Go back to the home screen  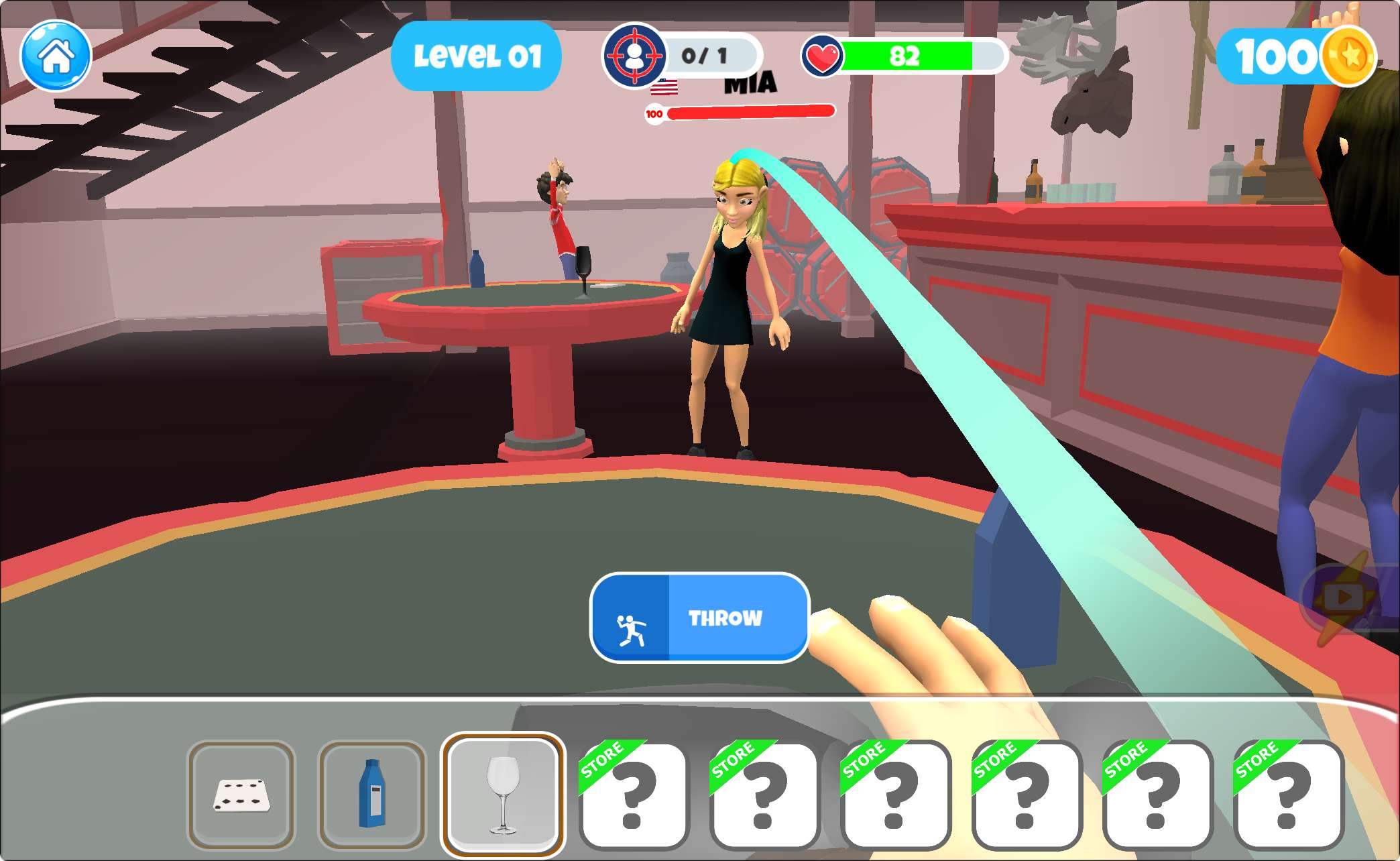(x=56, y=56)
